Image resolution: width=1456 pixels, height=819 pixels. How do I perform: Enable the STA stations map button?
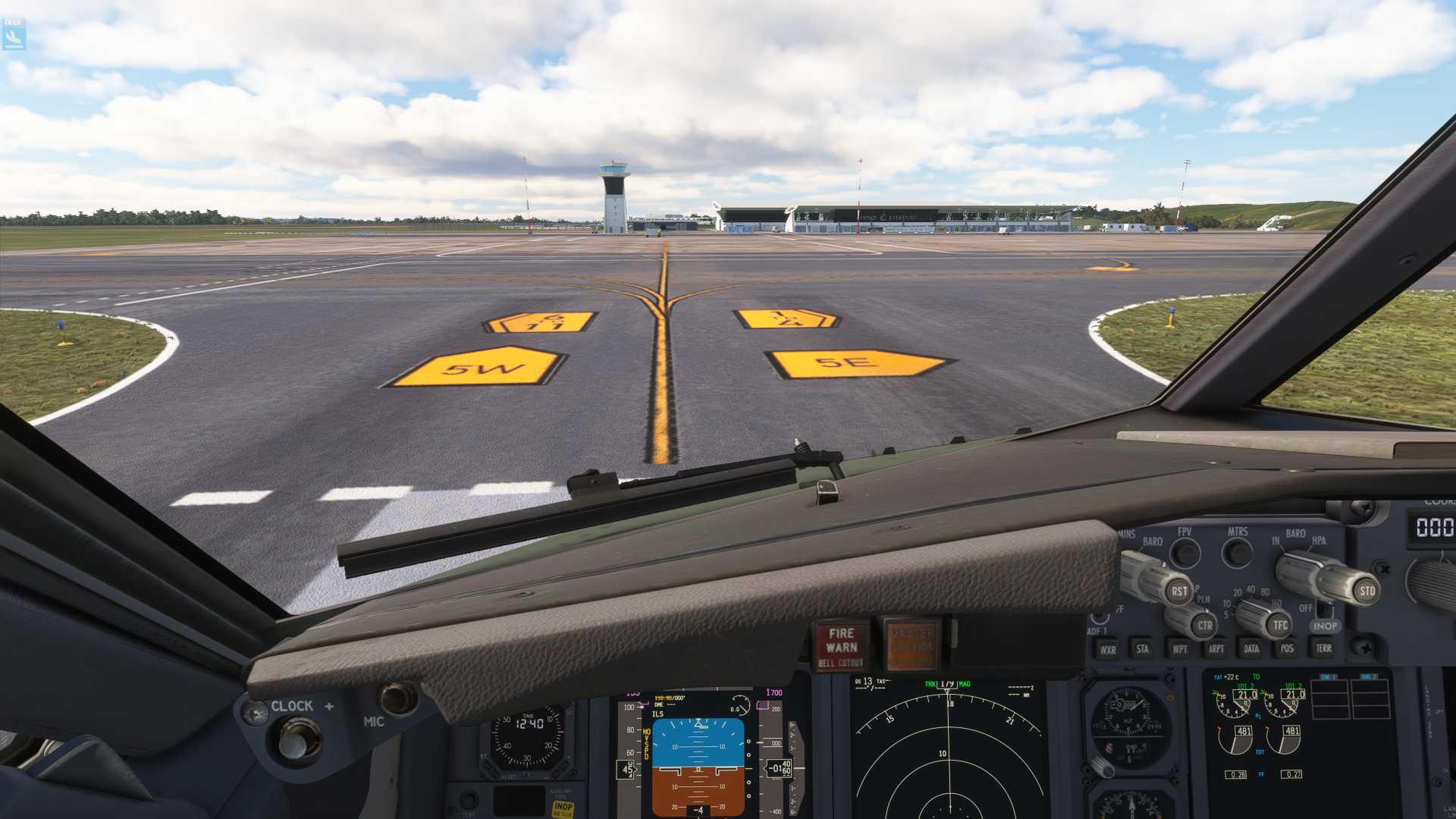(x=1143, y=649)
